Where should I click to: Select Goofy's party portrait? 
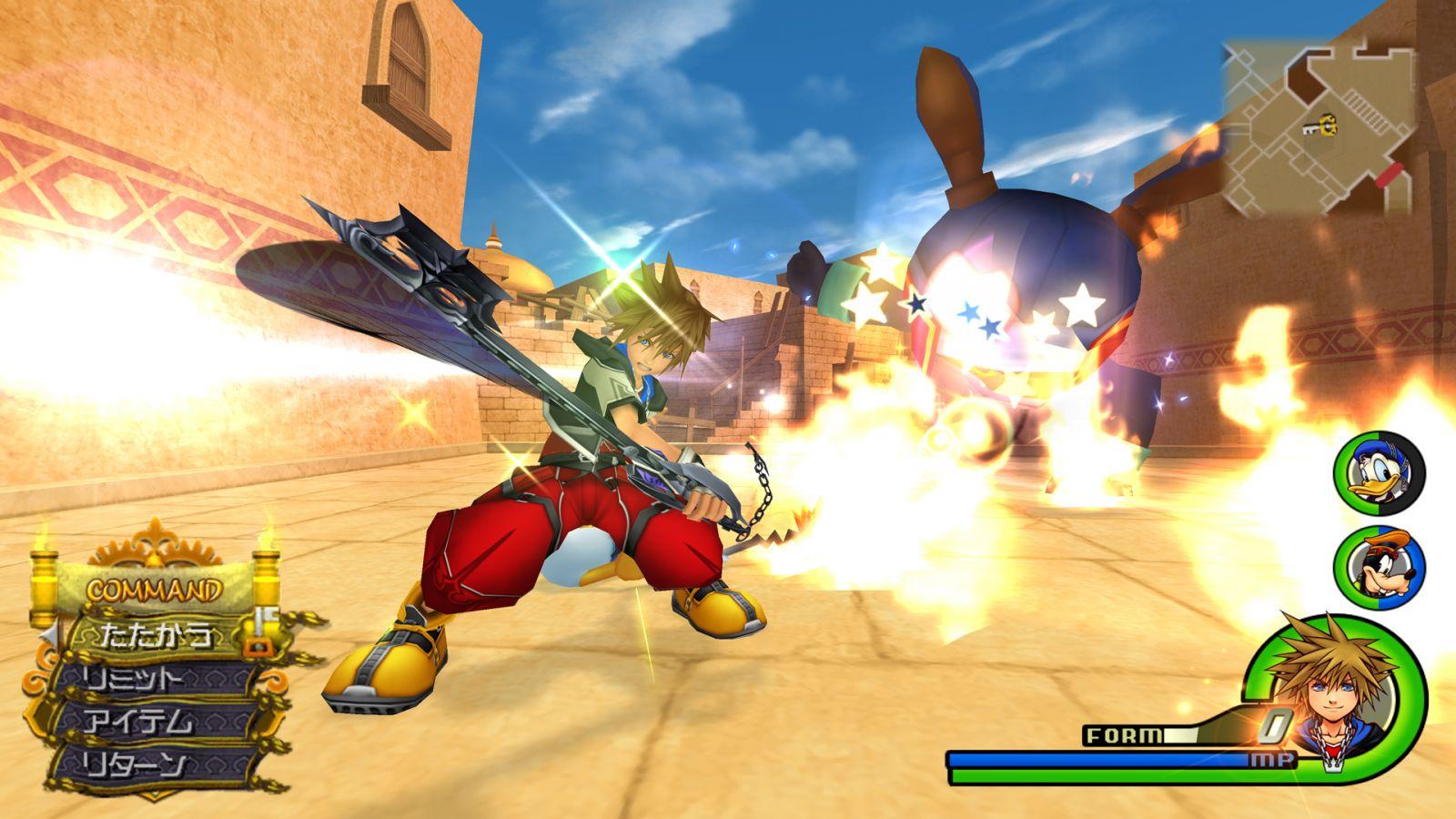(x=1378, y=565)
